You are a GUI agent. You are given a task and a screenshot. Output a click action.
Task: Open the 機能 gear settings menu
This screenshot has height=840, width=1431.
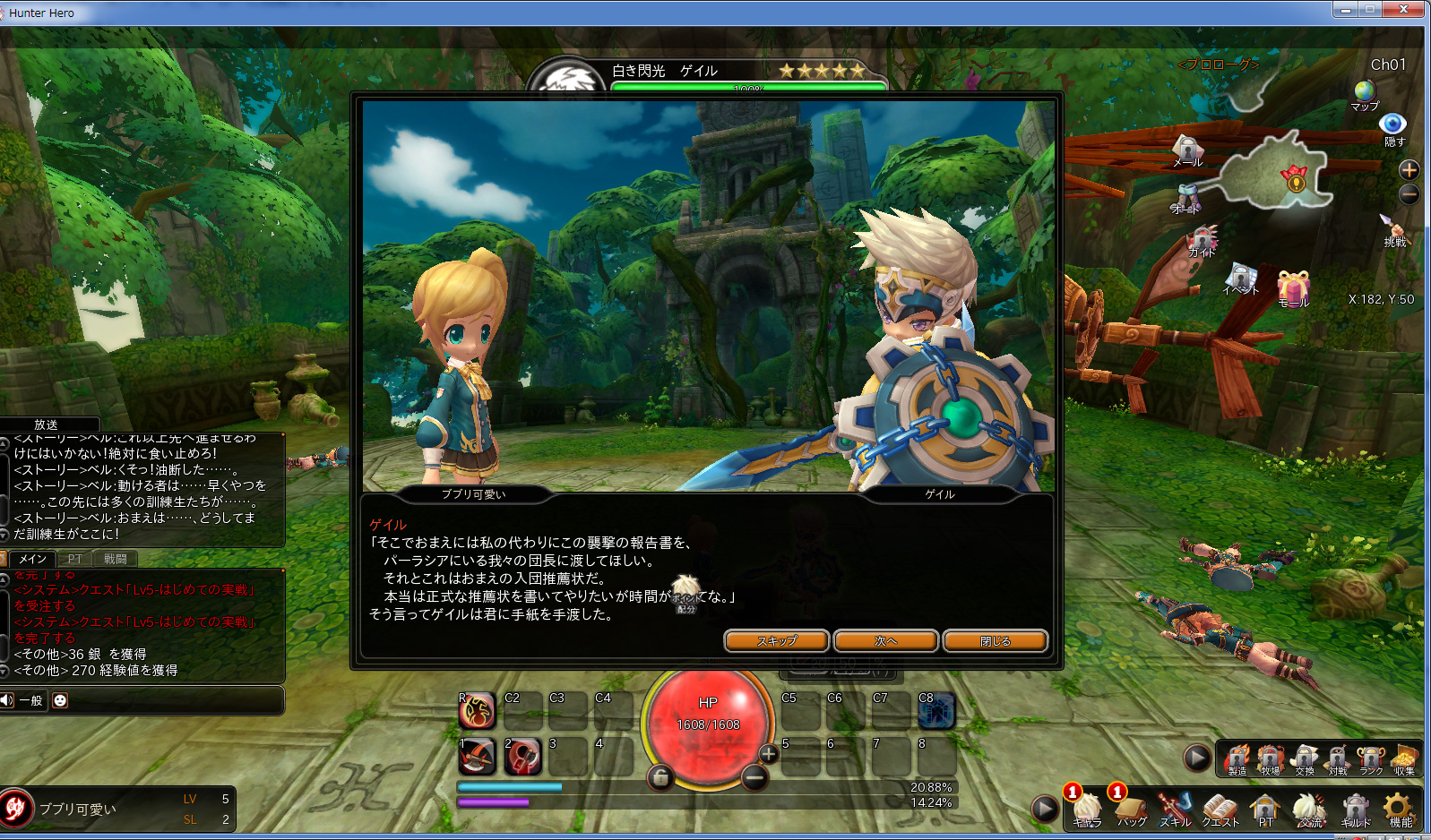click(1400, 809)
